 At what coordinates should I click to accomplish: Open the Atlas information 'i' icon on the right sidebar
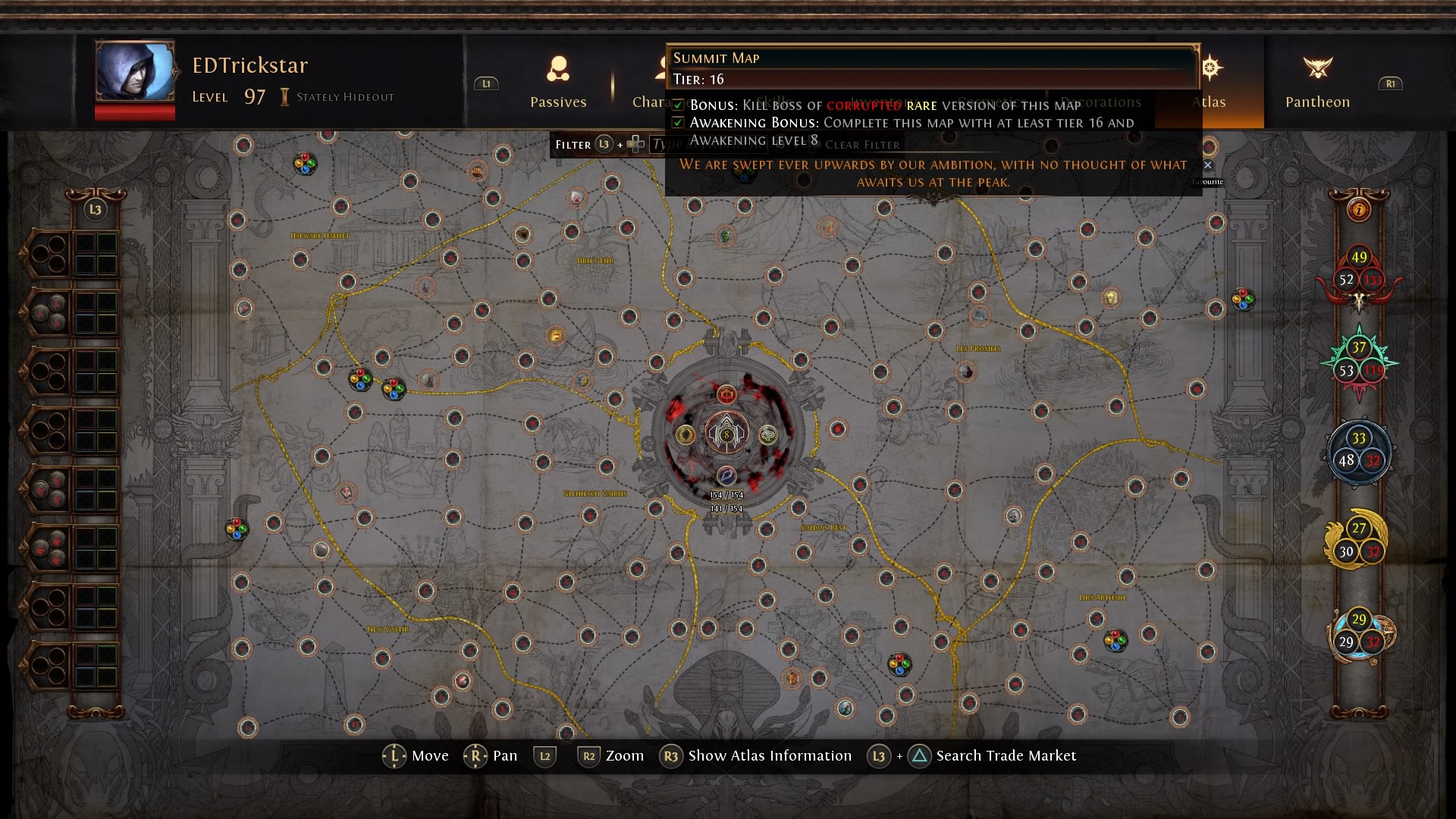coord(1360,211)
